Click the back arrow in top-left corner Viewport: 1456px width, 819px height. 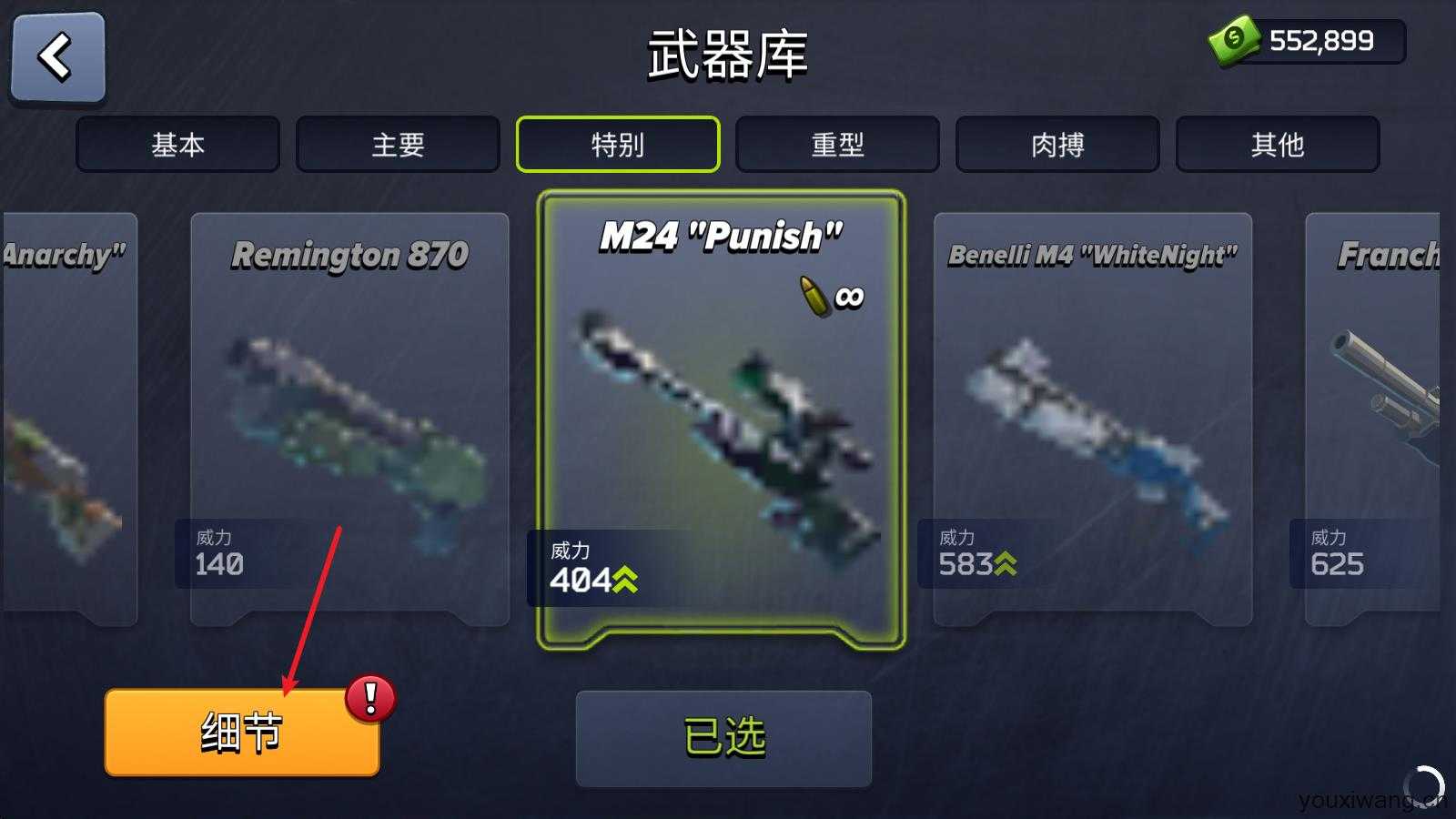(x=56, y=56)
